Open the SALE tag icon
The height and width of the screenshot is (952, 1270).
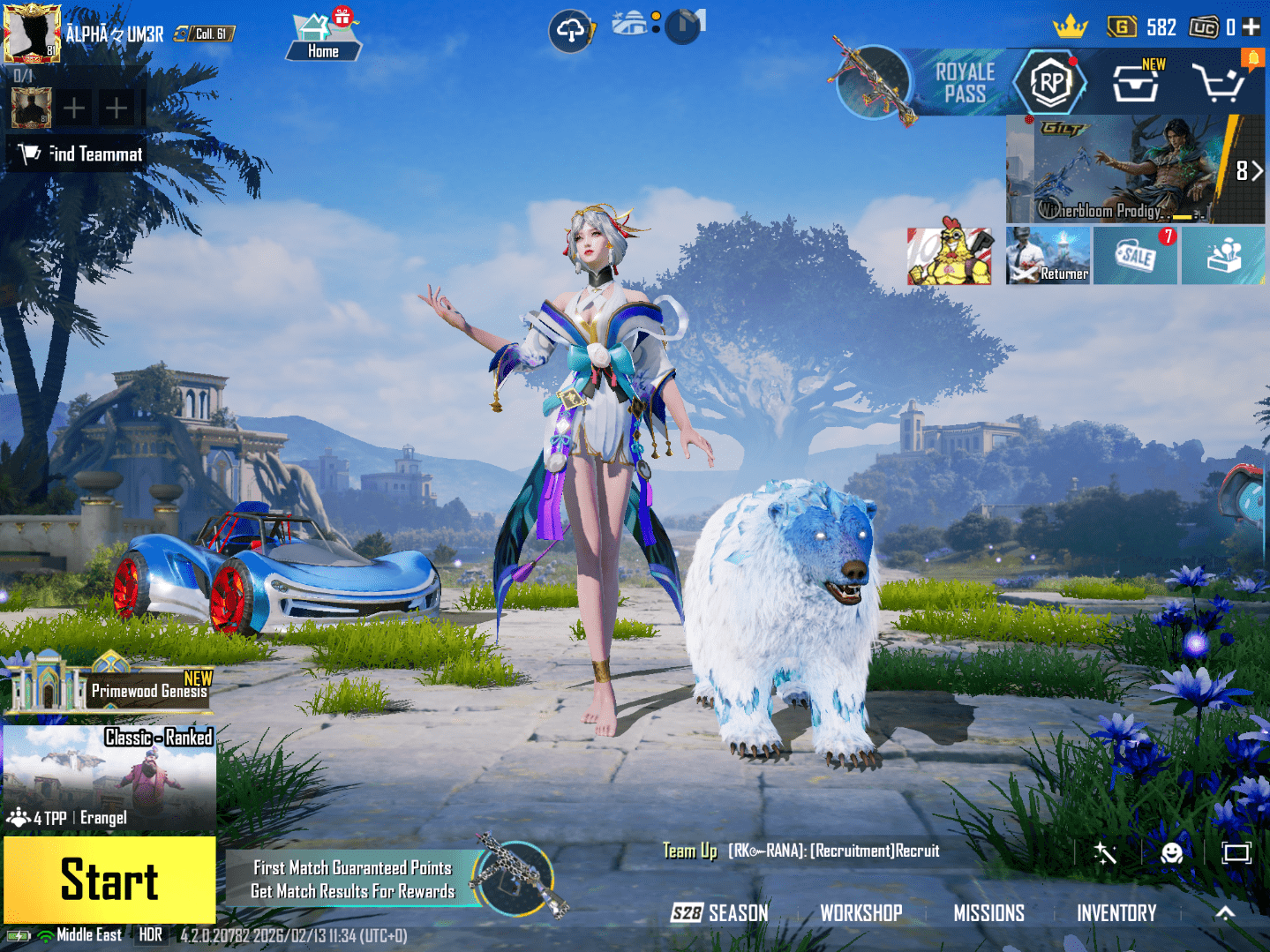(1135, 256)
